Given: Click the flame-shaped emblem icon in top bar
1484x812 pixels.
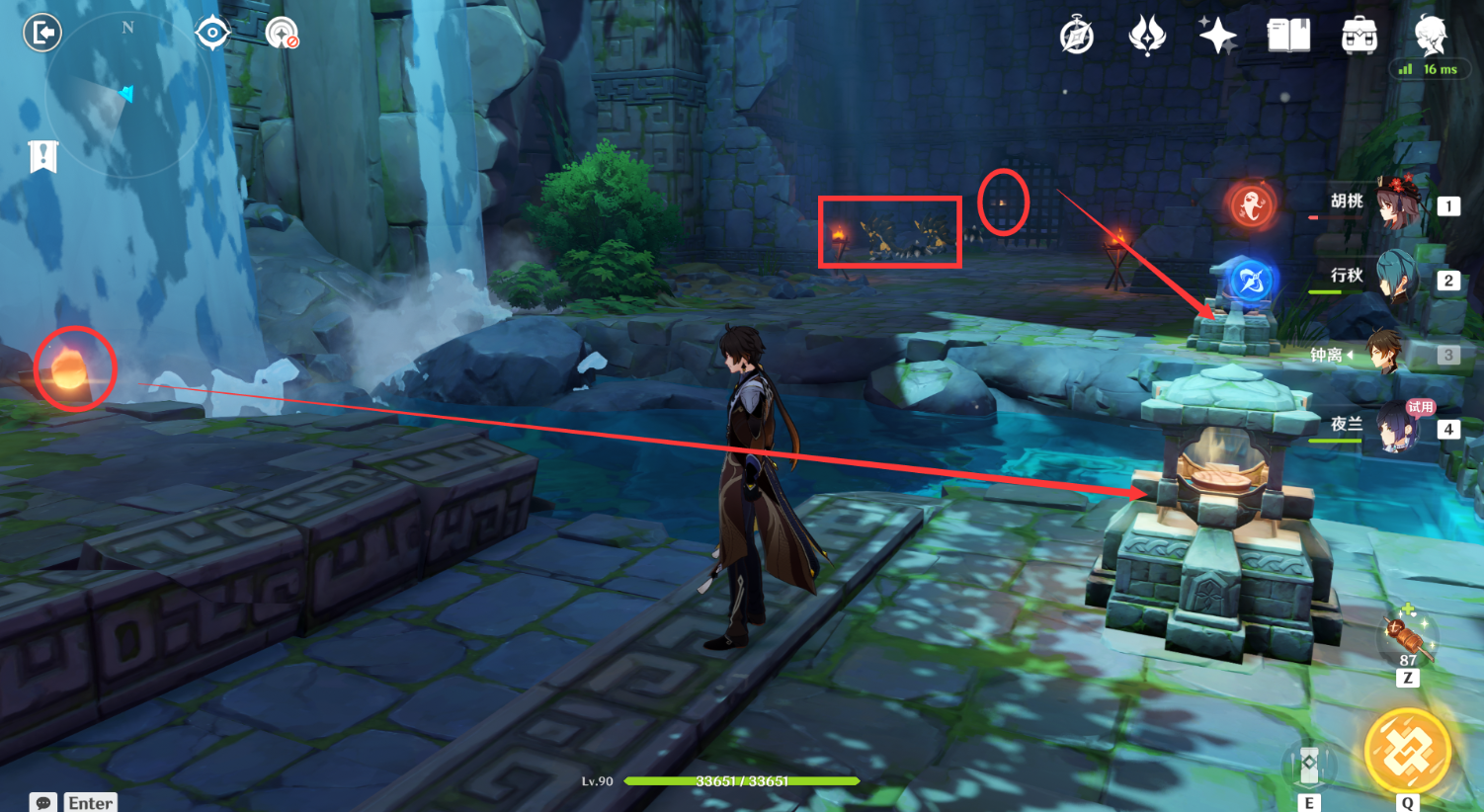Looking at the screenshot, I should coord(1147,37).
